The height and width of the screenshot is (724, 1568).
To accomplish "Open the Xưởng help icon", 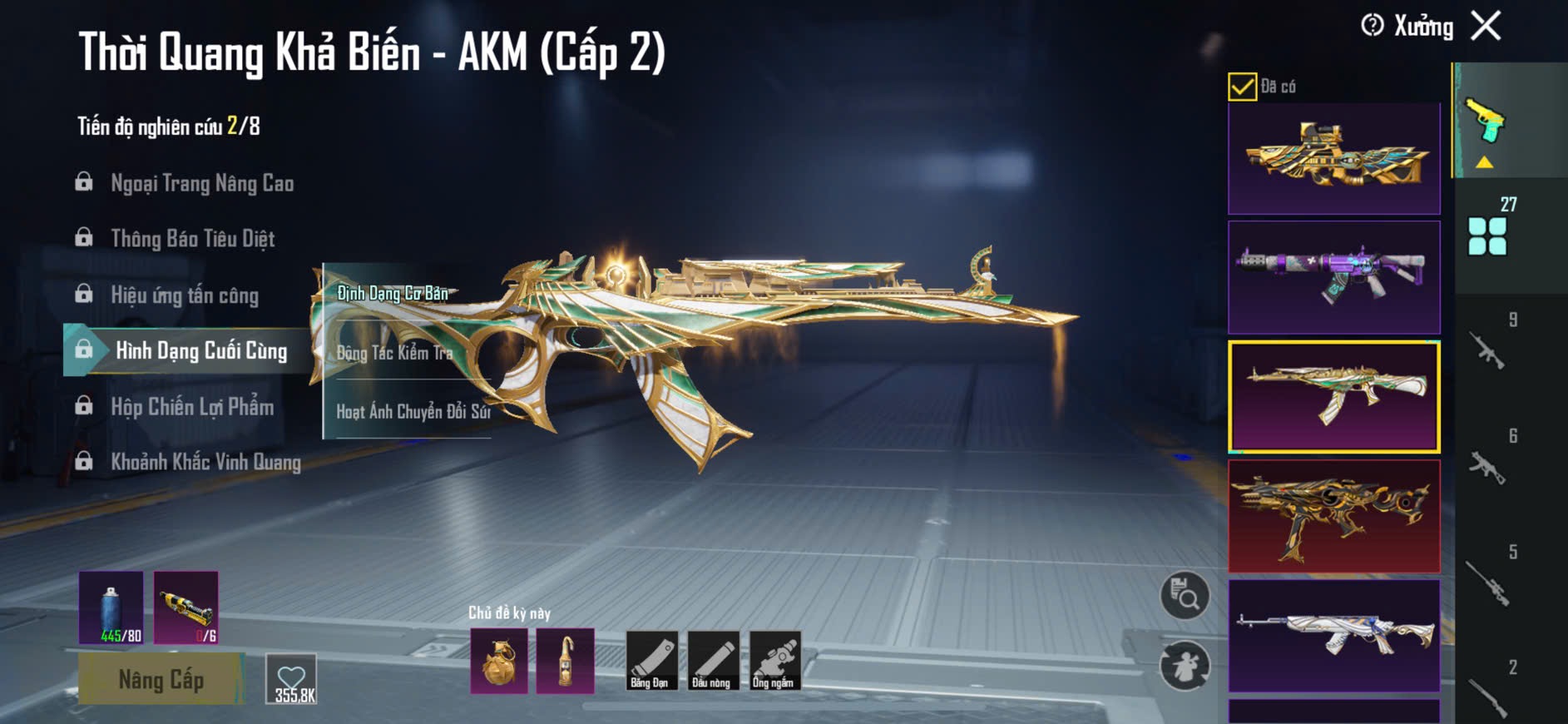I will (1373, 26).
